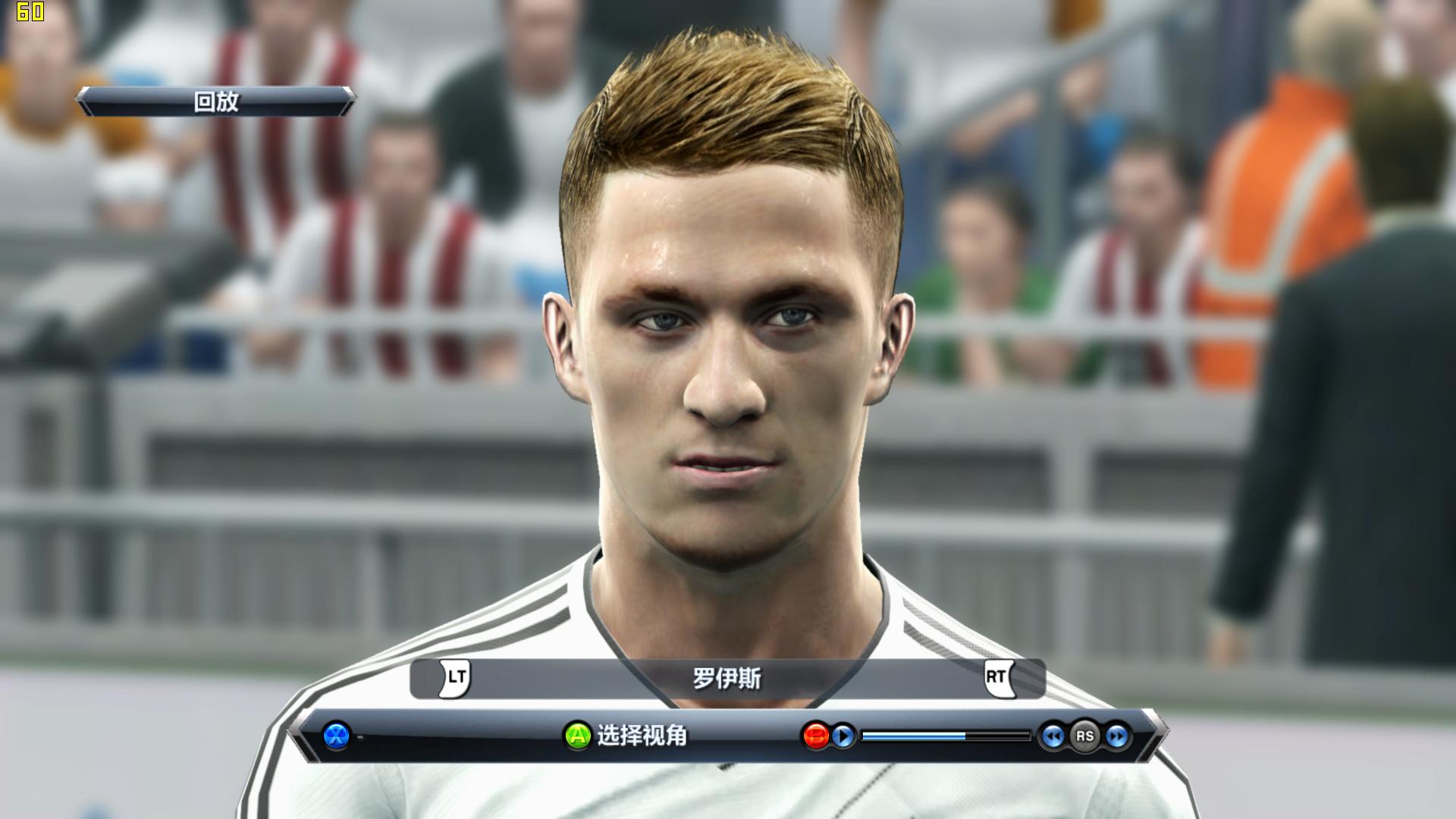
Task: Select the 罗伊斯 player name bar
Action: point(726,678)
